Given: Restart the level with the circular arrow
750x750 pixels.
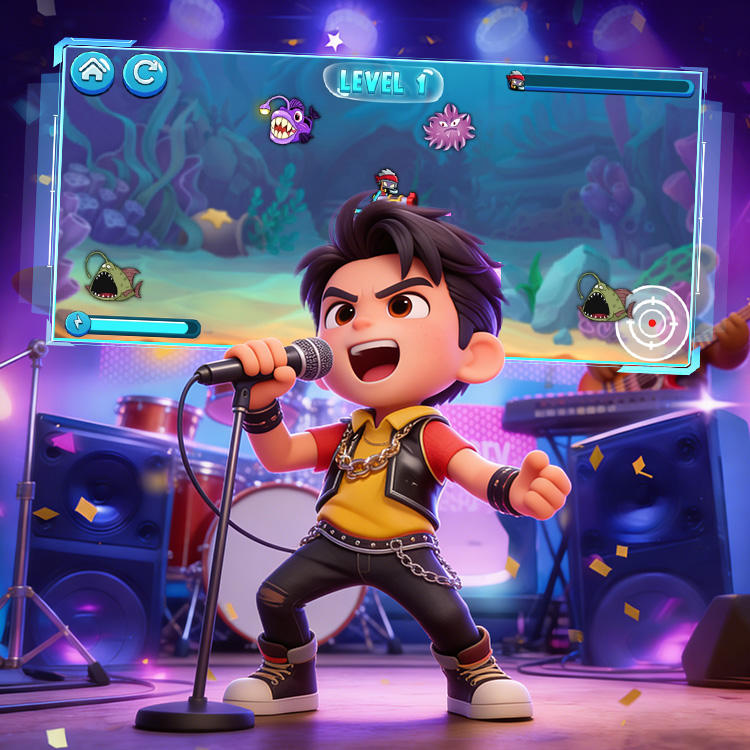Looking at the screenshot, I should (145, 73).
